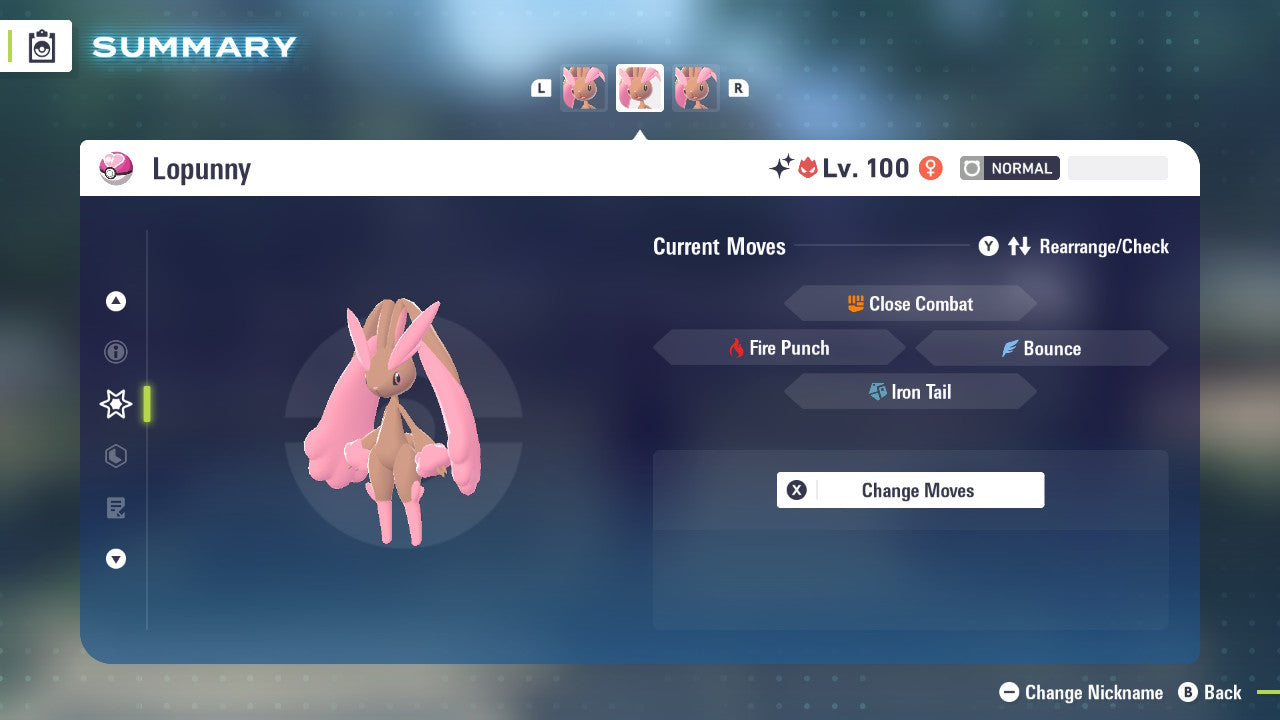Choose Change Nickname at the bottom bar
1280x720 pixels.
pyautogui.click(x=1080, y=692)
